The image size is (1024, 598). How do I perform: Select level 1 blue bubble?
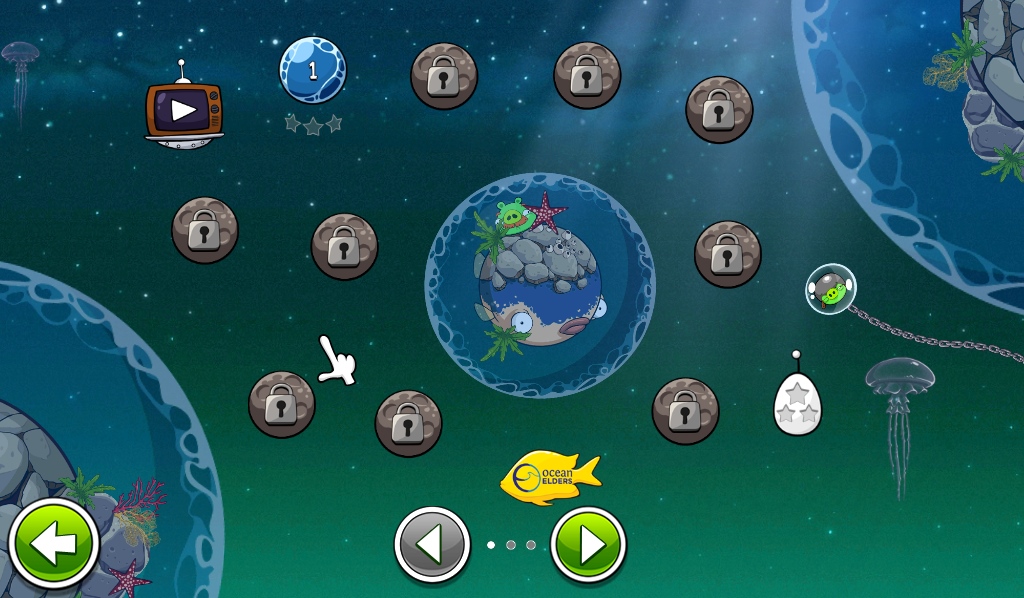pyautogui.click(x=312, y=71)
